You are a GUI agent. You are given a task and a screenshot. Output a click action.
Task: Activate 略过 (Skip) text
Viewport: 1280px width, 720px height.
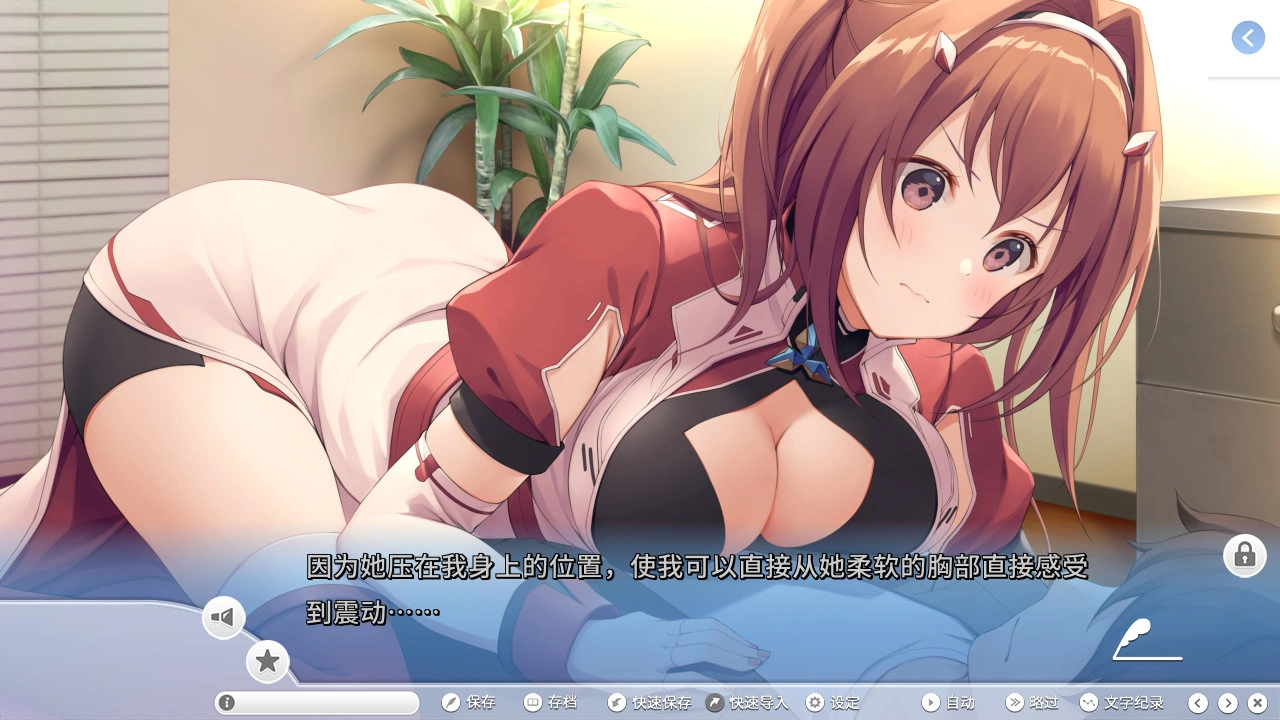pos(1032,703)
